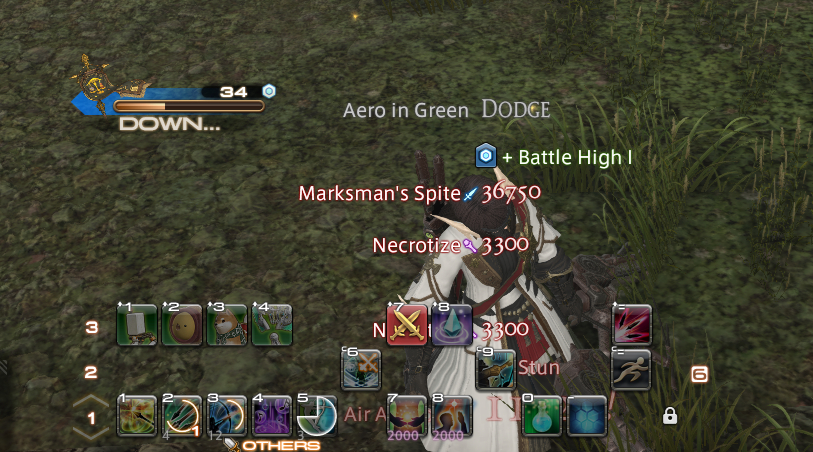The image size is (813, 452).
Task: Activate the green arrow skill with orange ring
Action: click(x=181, y=415)
